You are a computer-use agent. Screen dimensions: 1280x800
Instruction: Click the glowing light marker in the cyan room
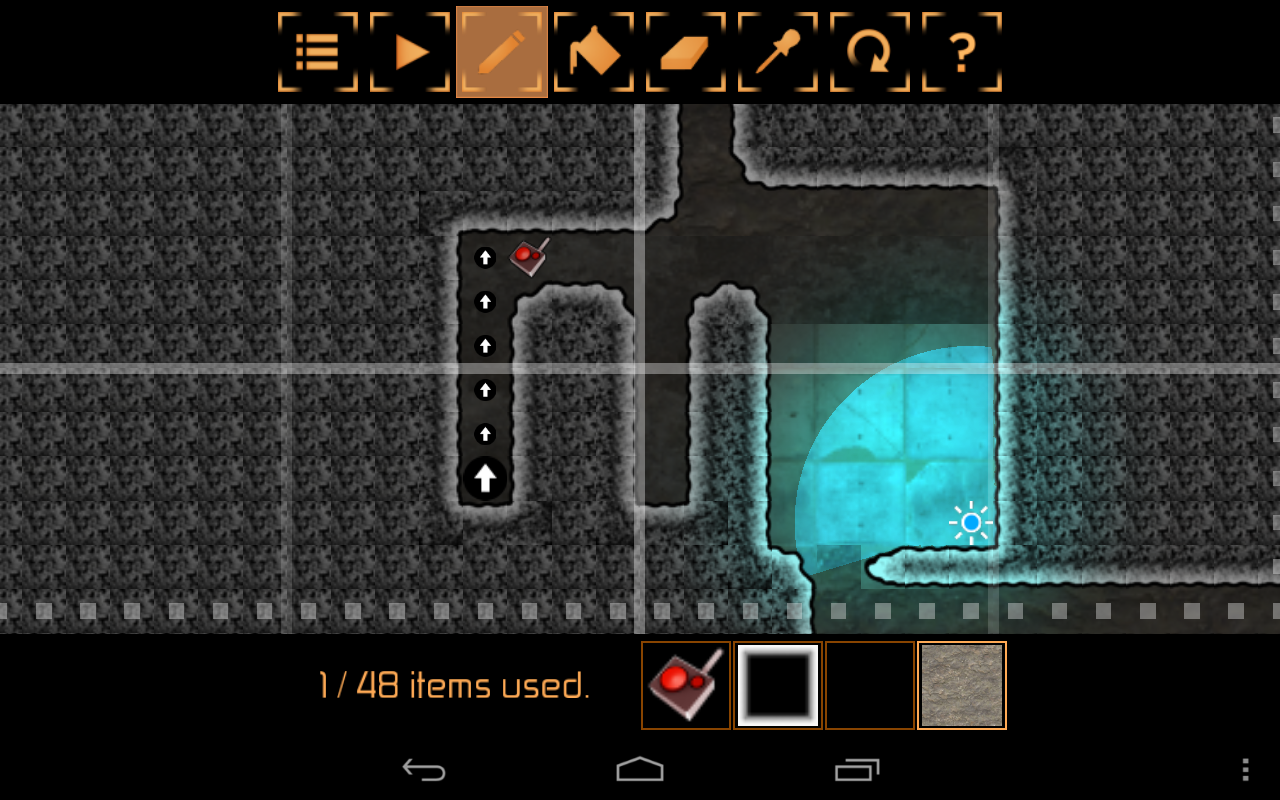pyautogui.click(x=971, y=521)
